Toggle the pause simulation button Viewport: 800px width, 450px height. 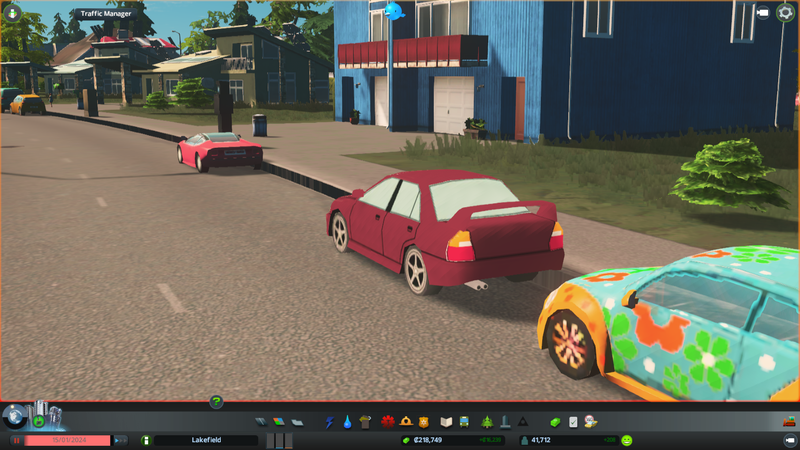[16, 440]
